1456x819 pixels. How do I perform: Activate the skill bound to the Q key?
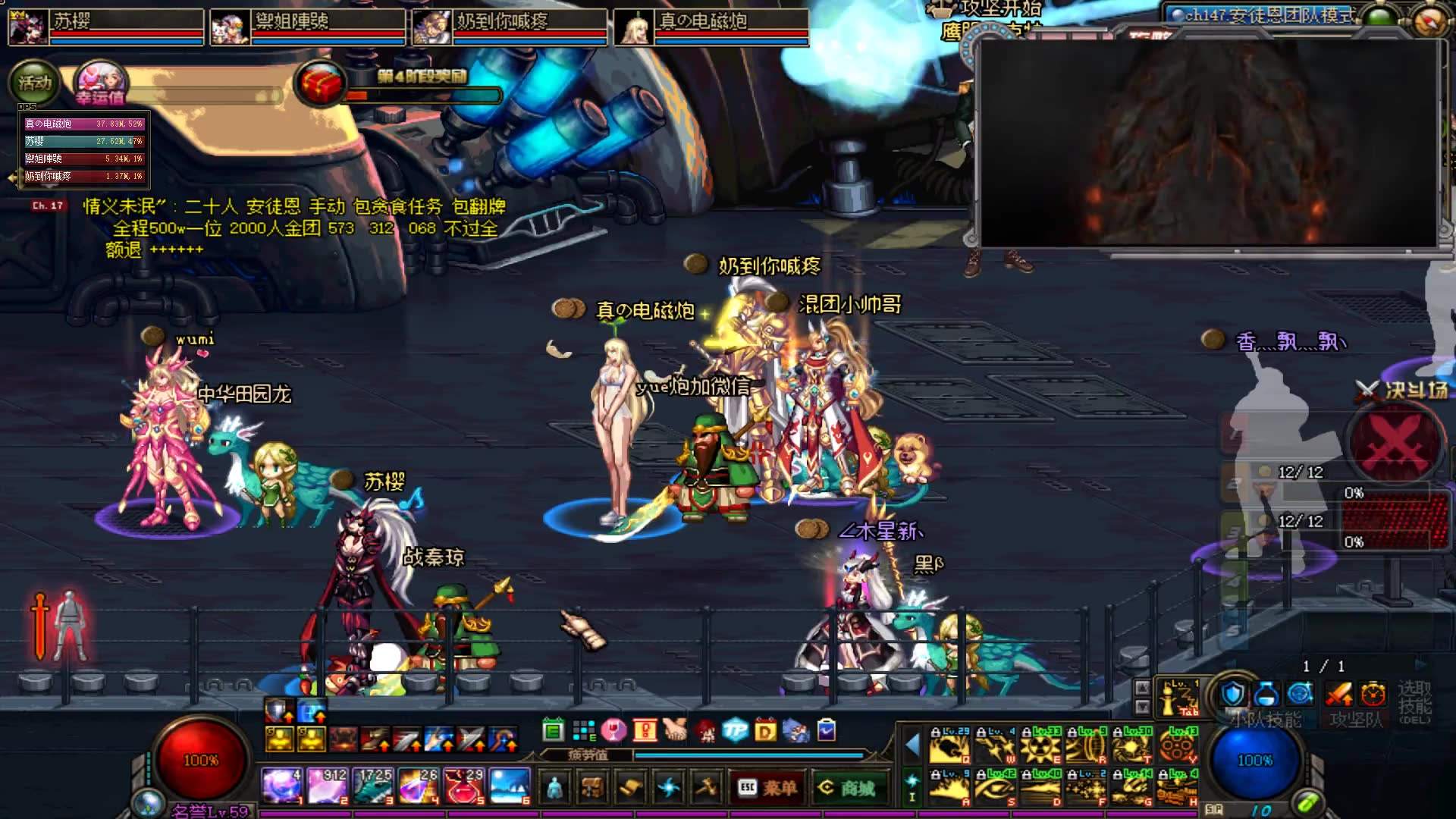coord(950,745)
